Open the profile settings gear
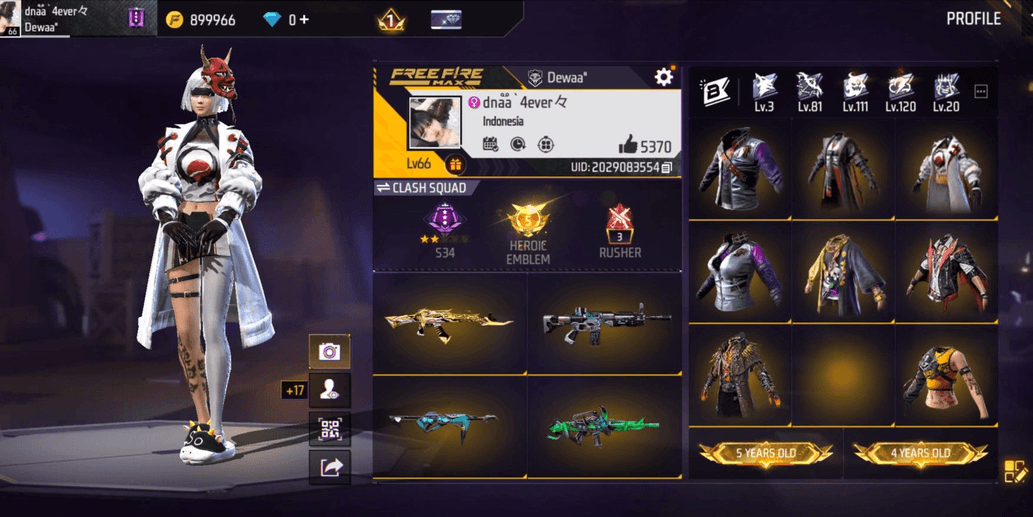Viewport: 1033px width, 517px height. point(664,77)
